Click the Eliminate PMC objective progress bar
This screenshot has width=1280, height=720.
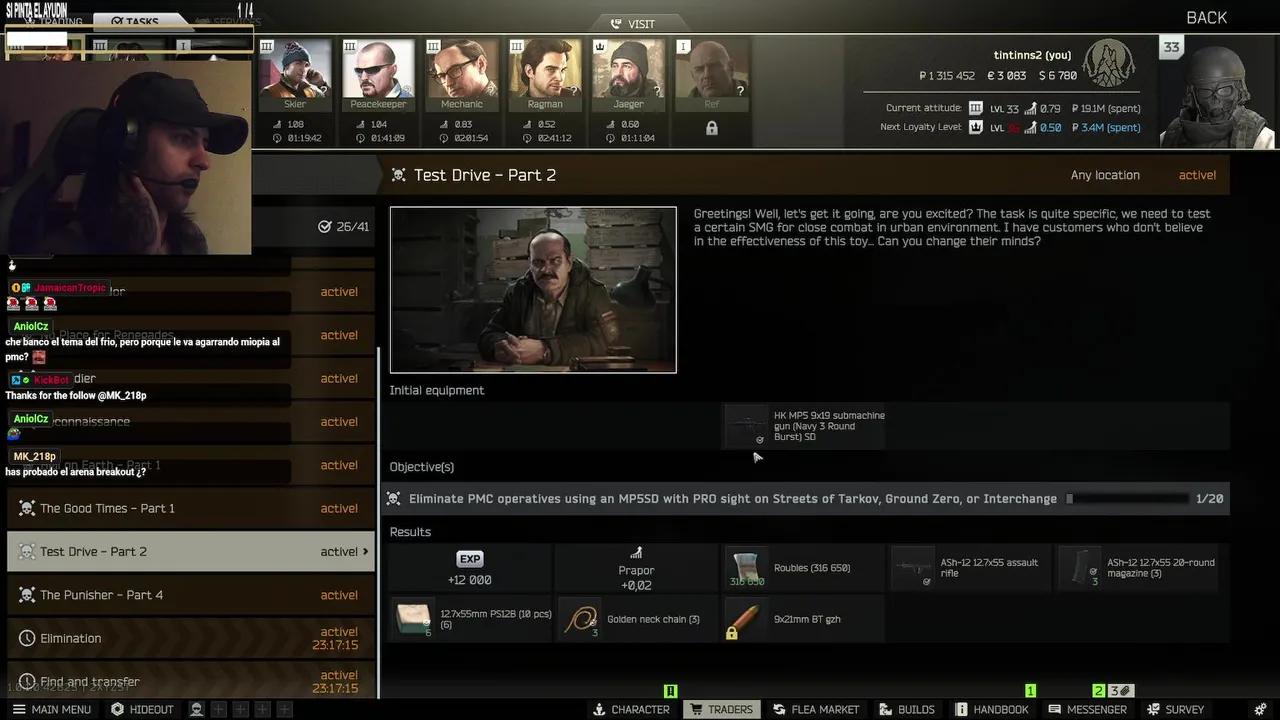point(1130,498)
